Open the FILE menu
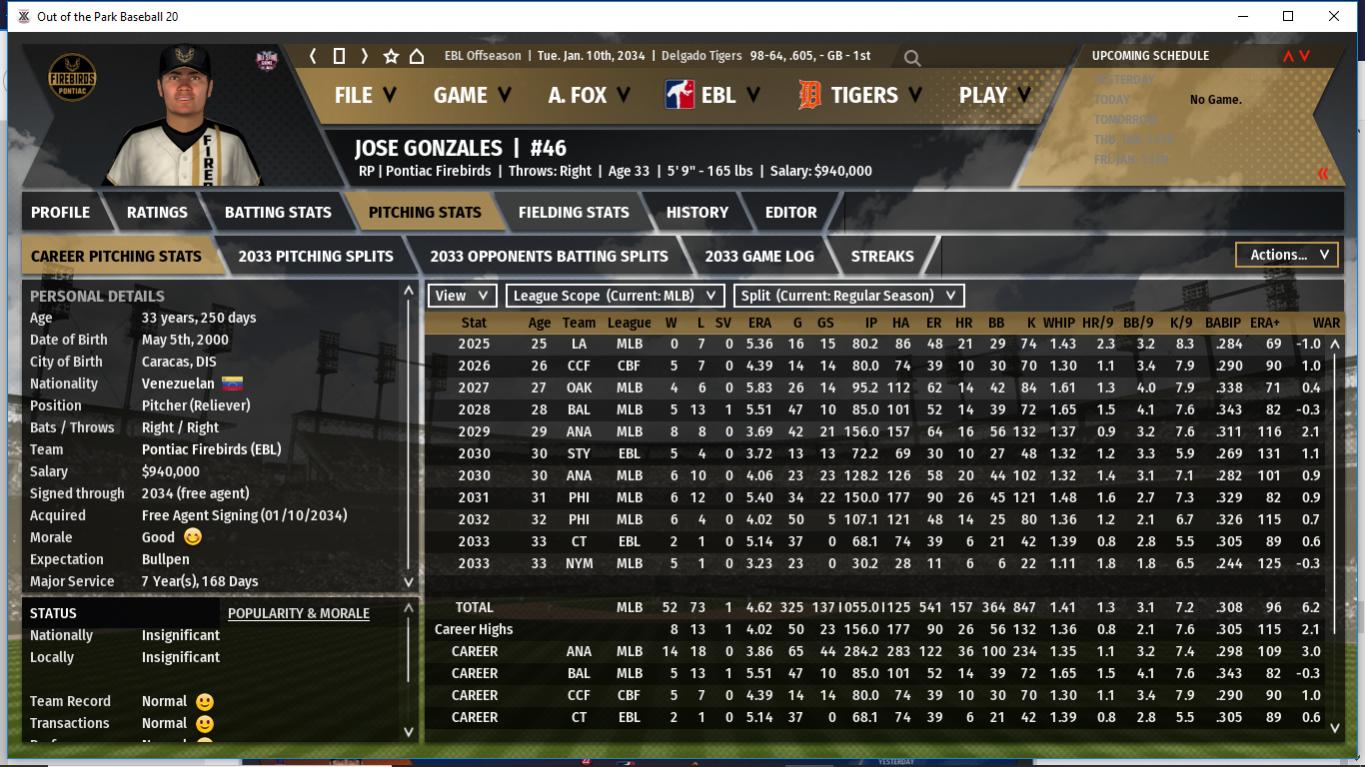 (365, 95)
